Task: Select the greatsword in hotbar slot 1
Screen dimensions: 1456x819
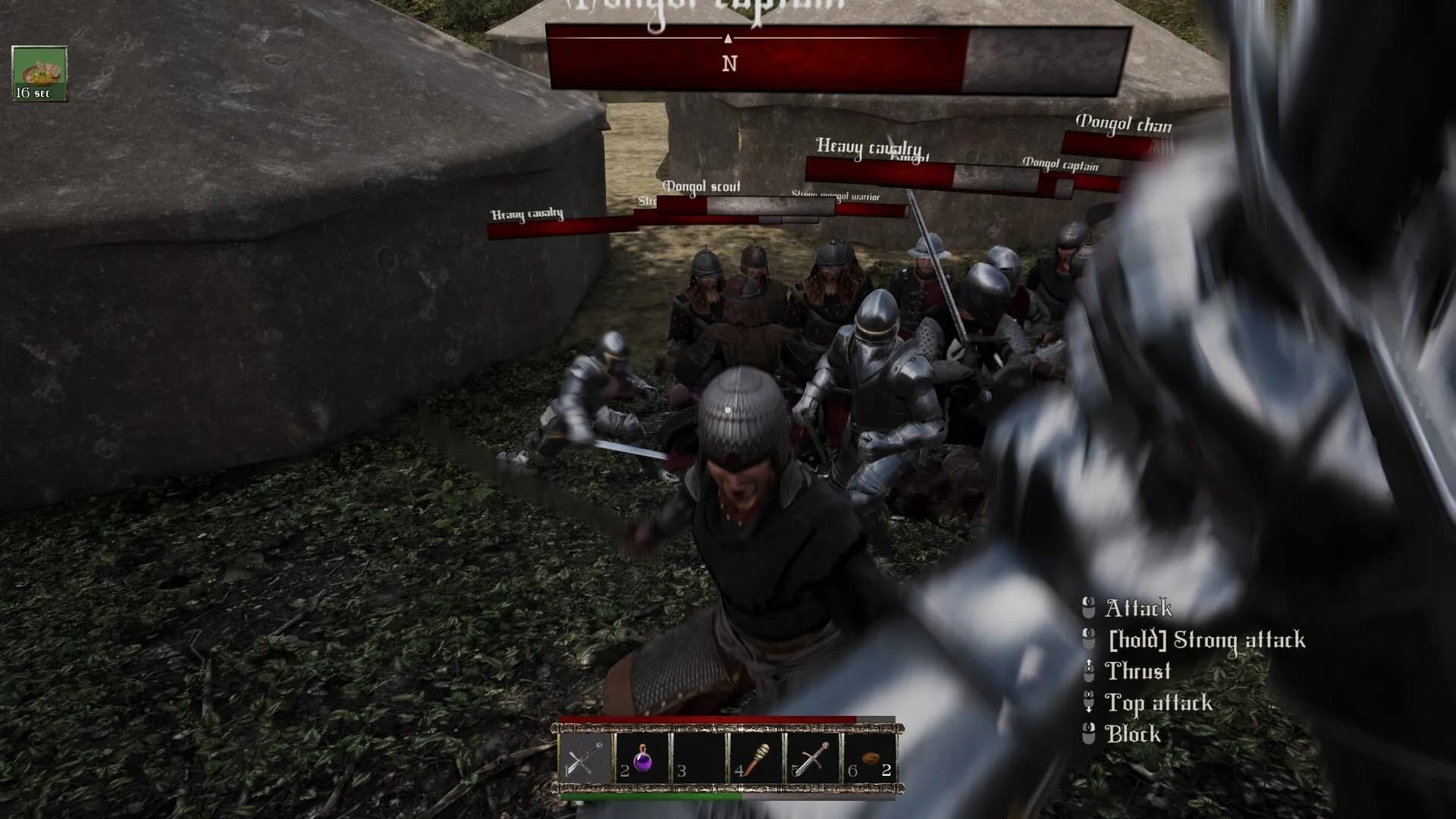Action: [x=586, y=759]
